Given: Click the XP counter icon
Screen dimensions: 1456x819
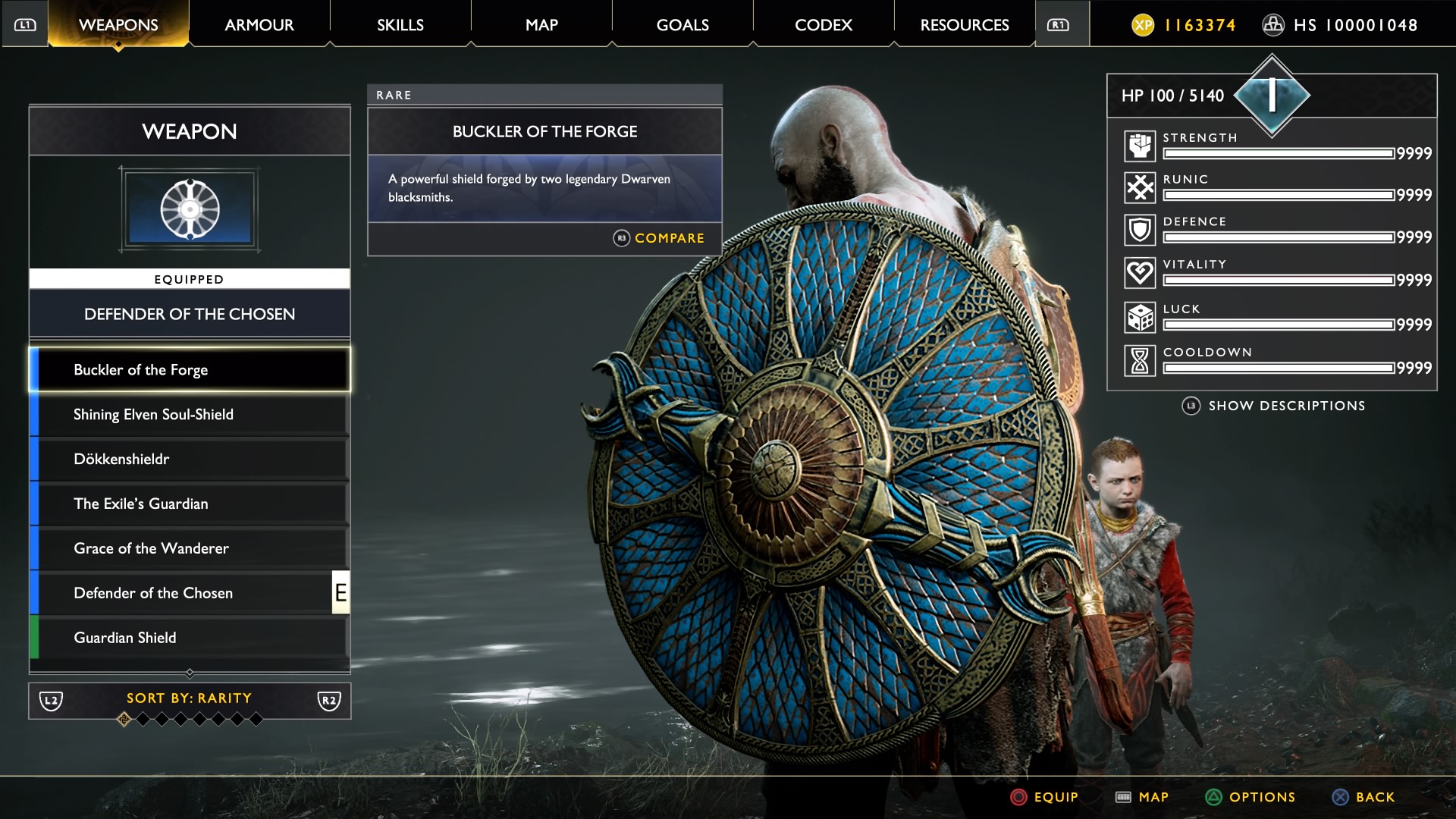Looking at the screenshot, I should coord(1144,24).
